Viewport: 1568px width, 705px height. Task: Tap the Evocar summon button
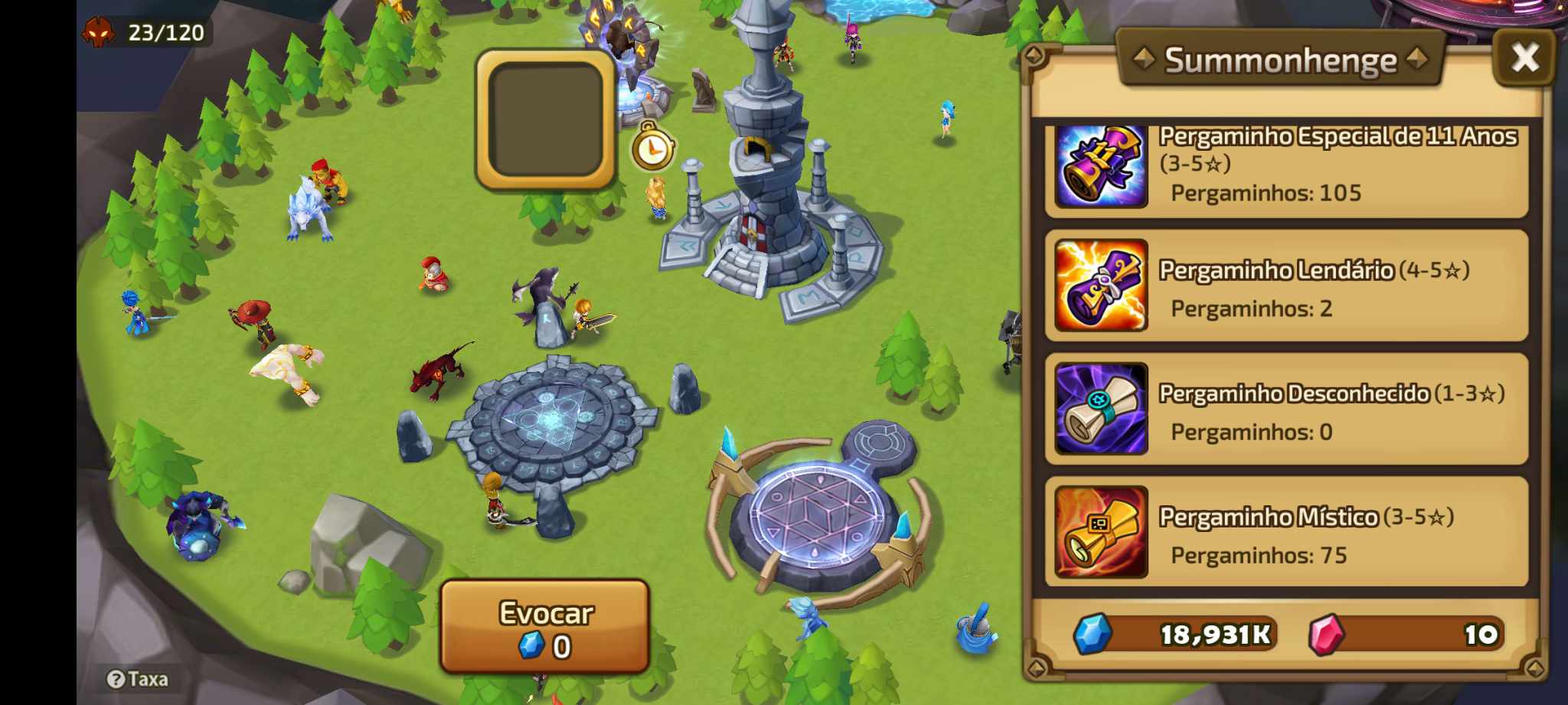coord(544,627)
